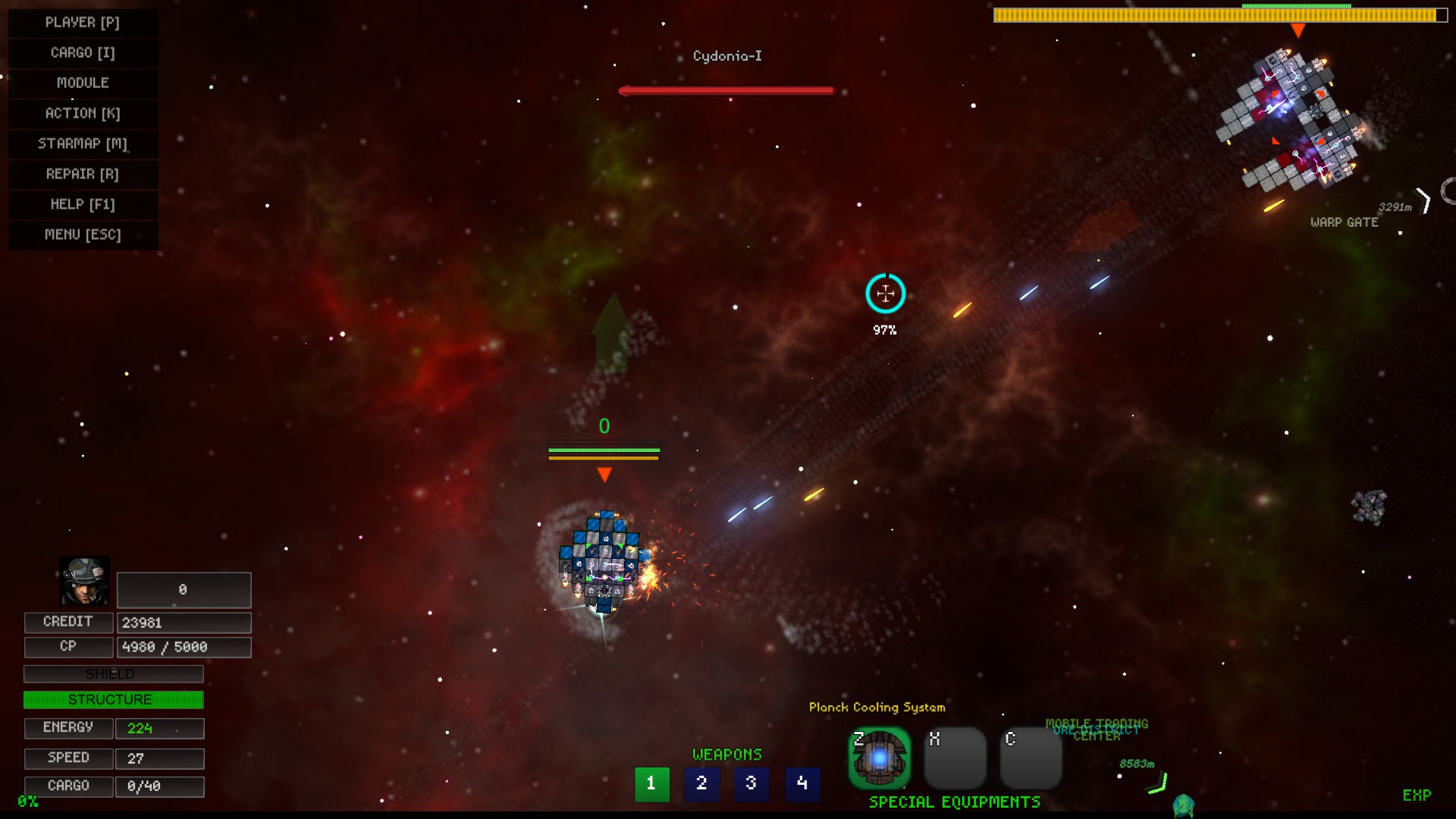Activate the Planck Cooling System Z slot
1456x819 pixels.
click(880, 758)
